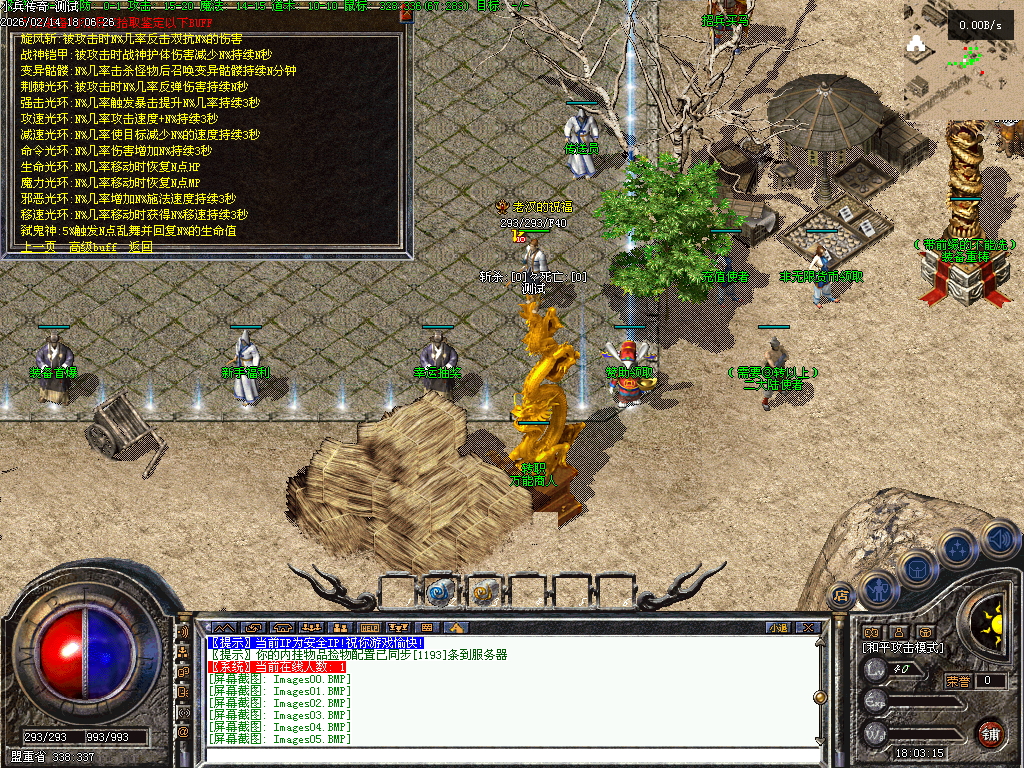
Task: Go to previous page with 上一页
Action: pos(37,247)
